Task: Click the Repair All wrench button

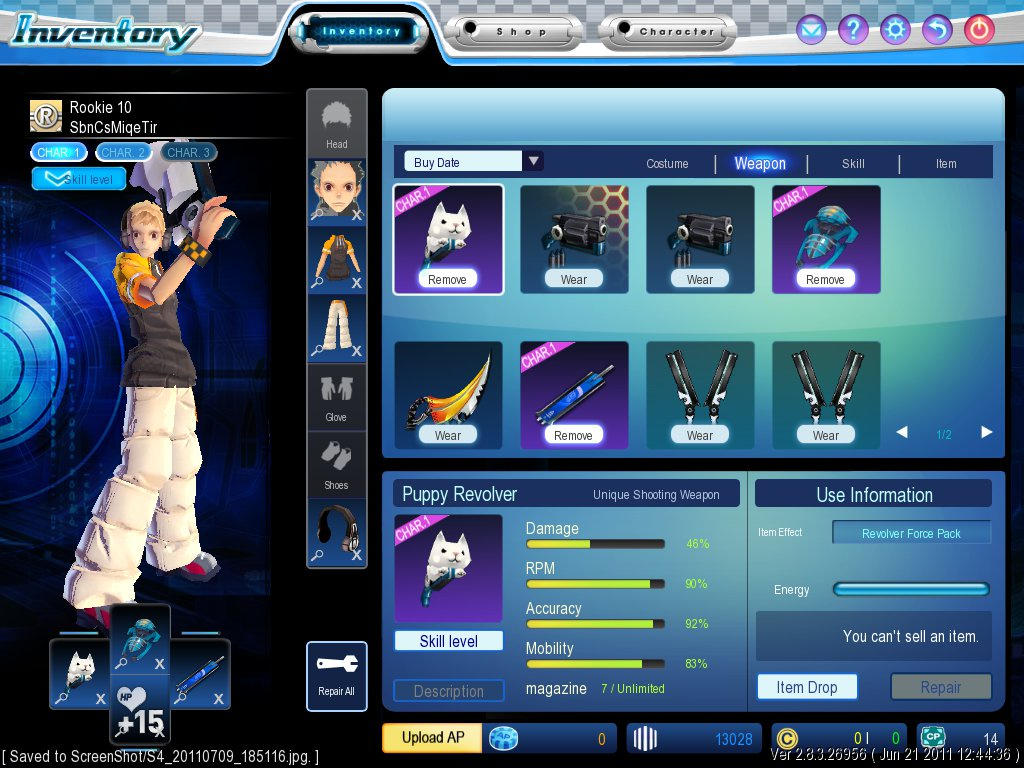Action: [337, 676]
